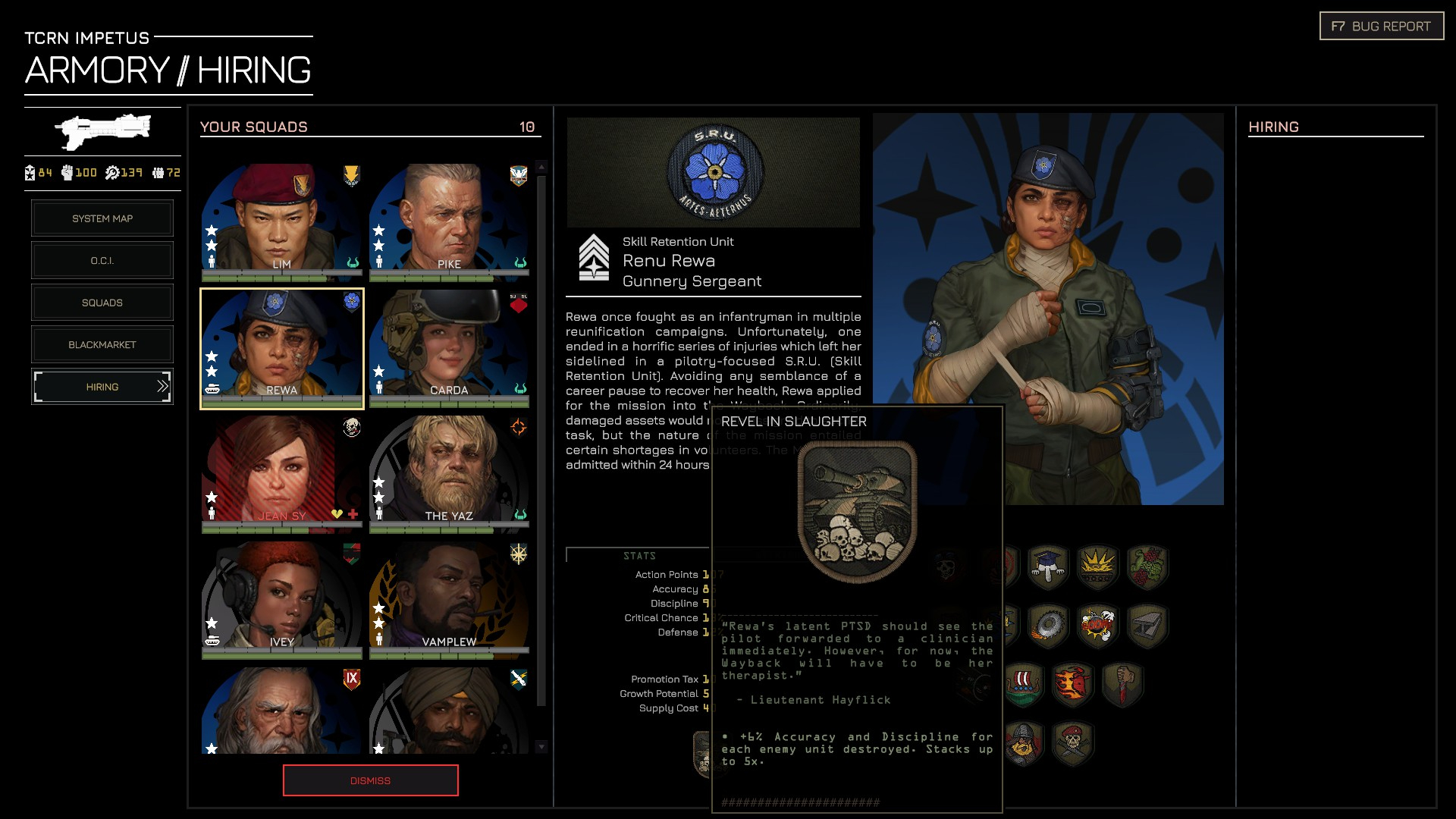The height and width of the screenshot is (819, 1456).
Task: Go to the Squads menu
Action: pos(102,303)
